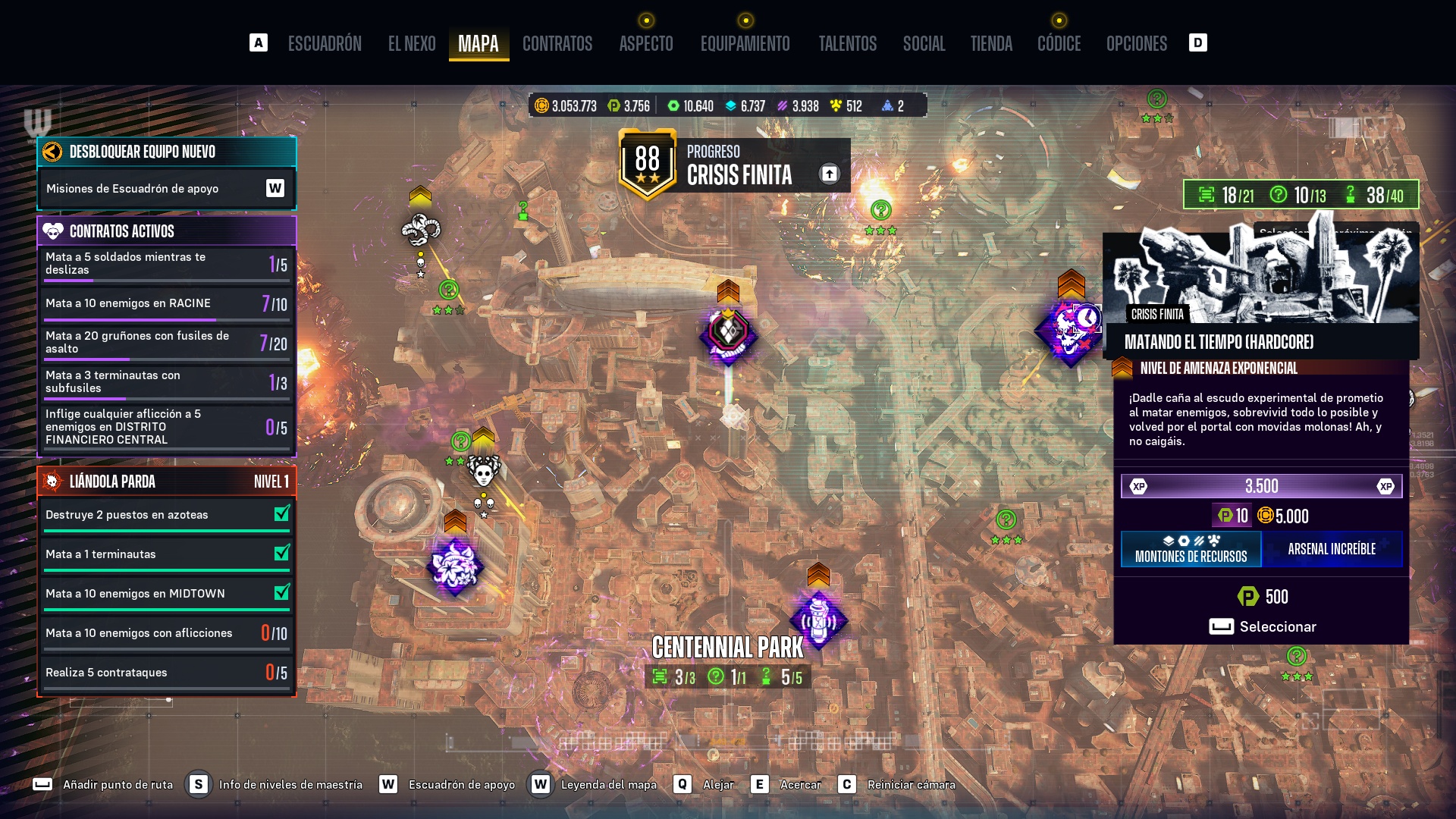Open the Escuadrón tab
The image size is (1456, 819).
(x=325, y=44)
